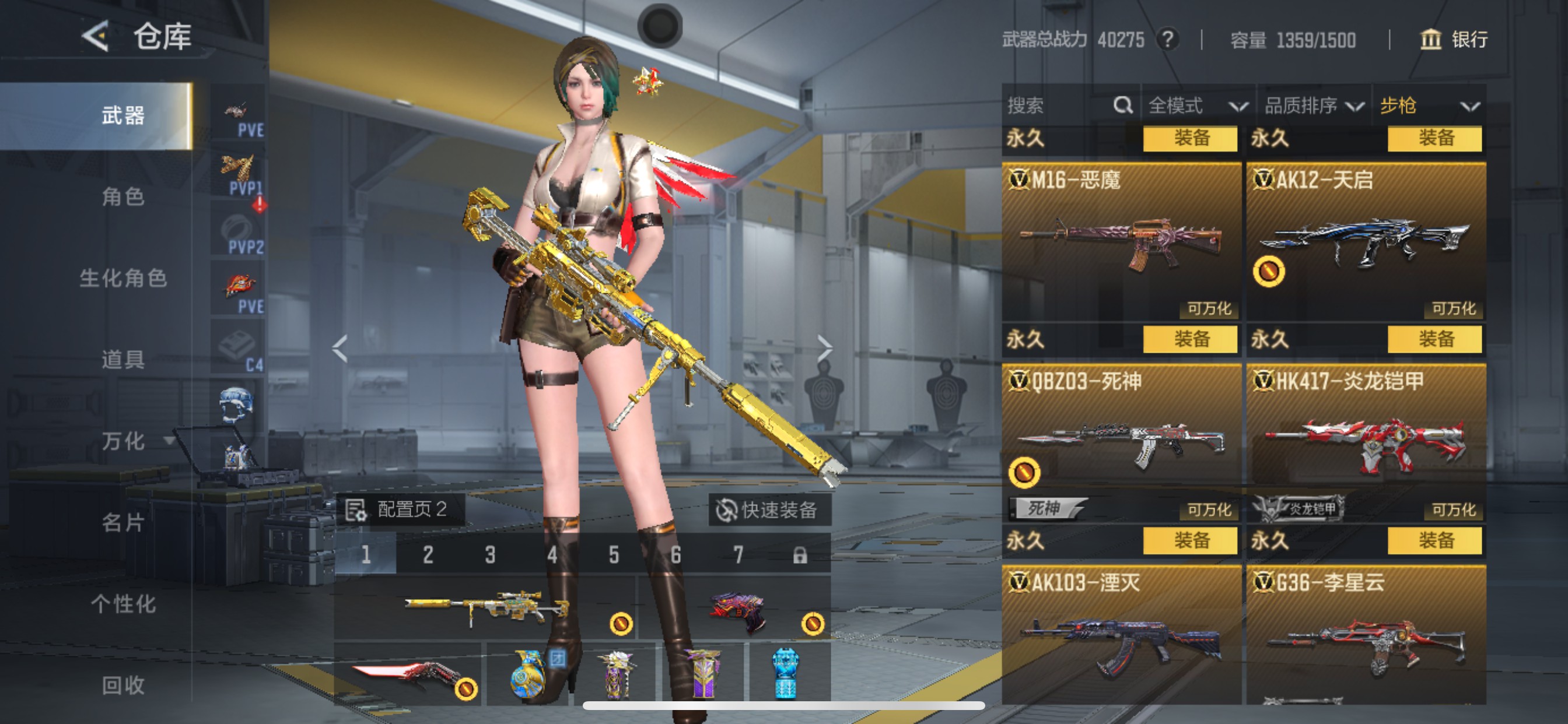Click the 搜索 weapon search field
The width and height of the screenshot is (1568, 724).
(1058, 106)
